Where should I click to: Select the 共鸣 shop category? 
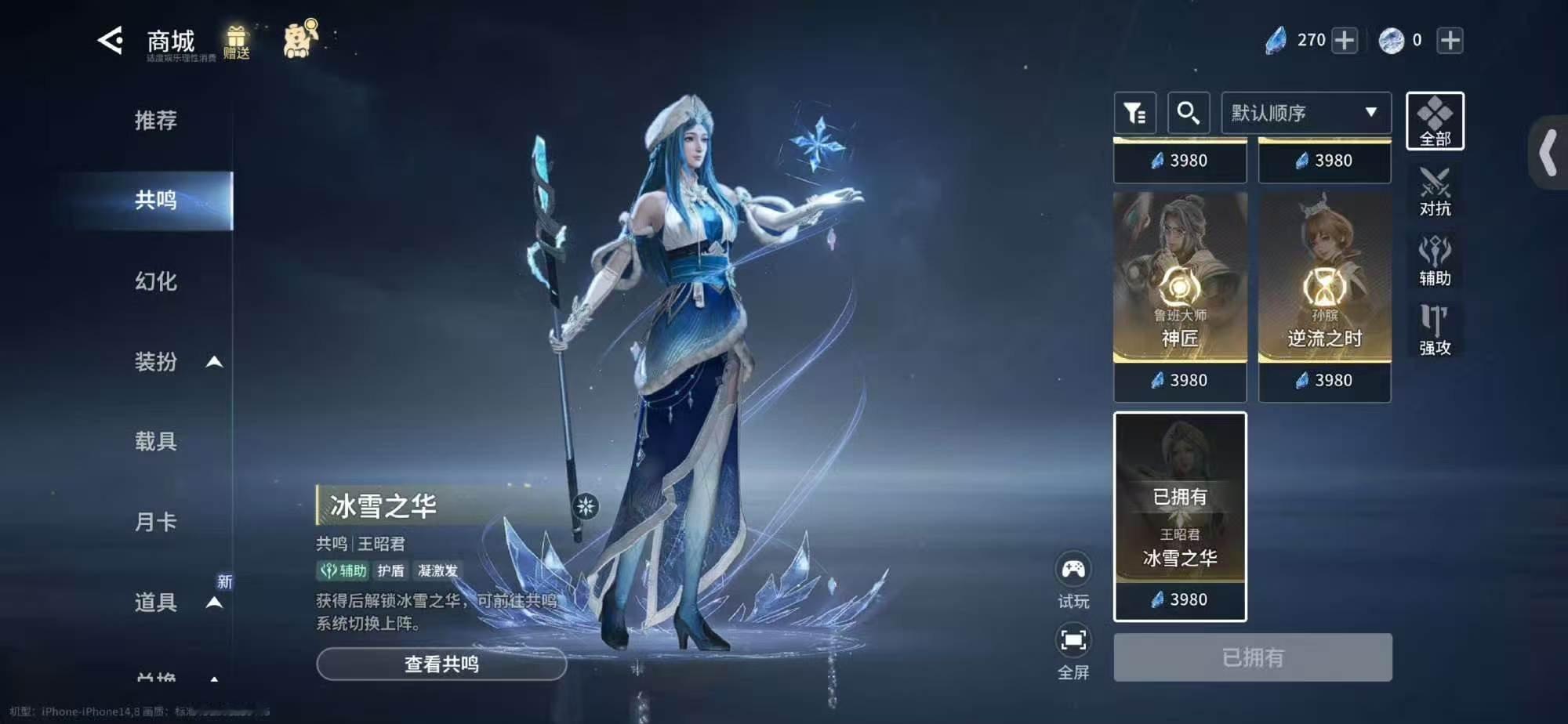156,201
